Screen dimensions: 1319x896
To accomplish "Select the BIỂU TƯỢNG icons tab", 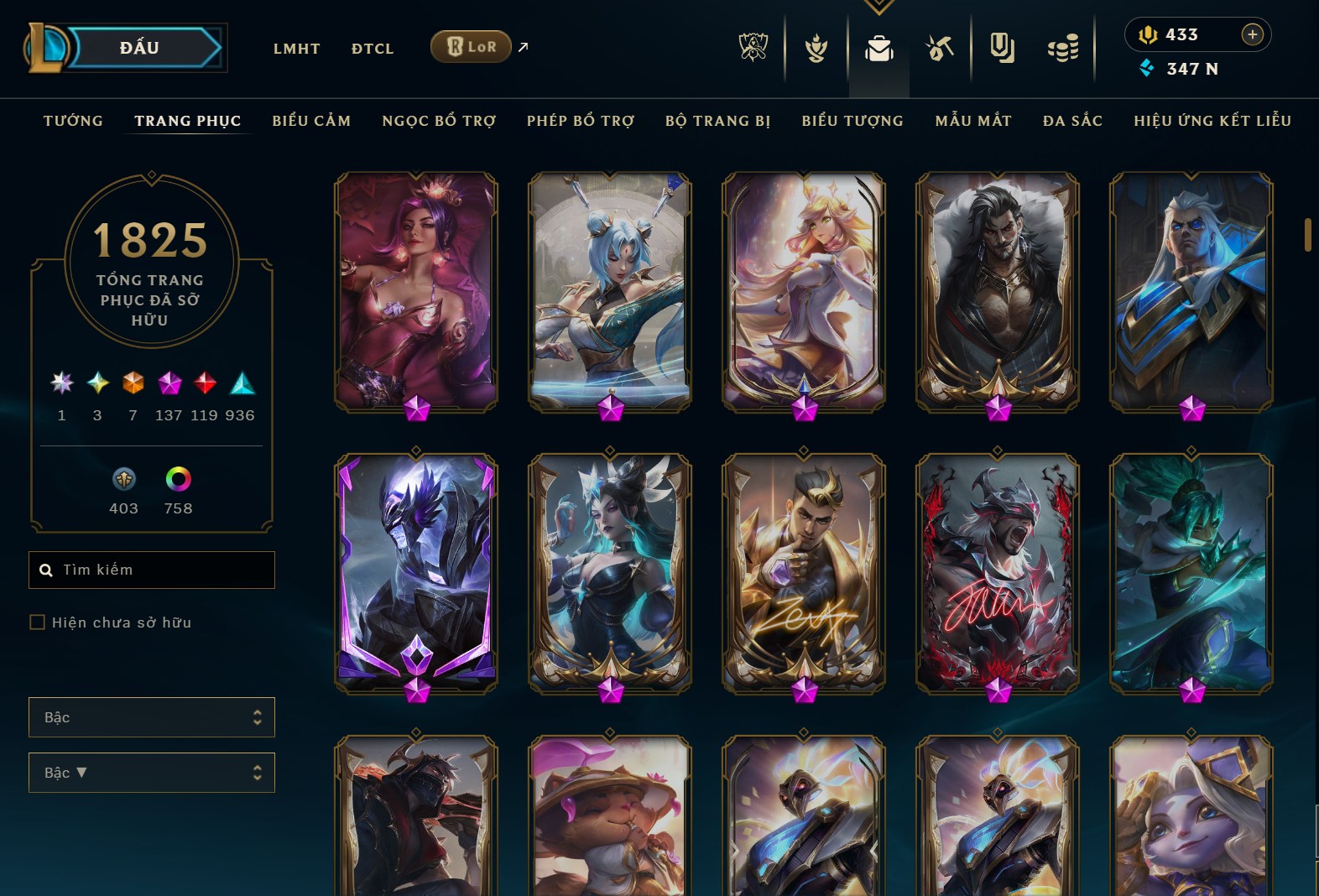I will [x=852, y=121].
